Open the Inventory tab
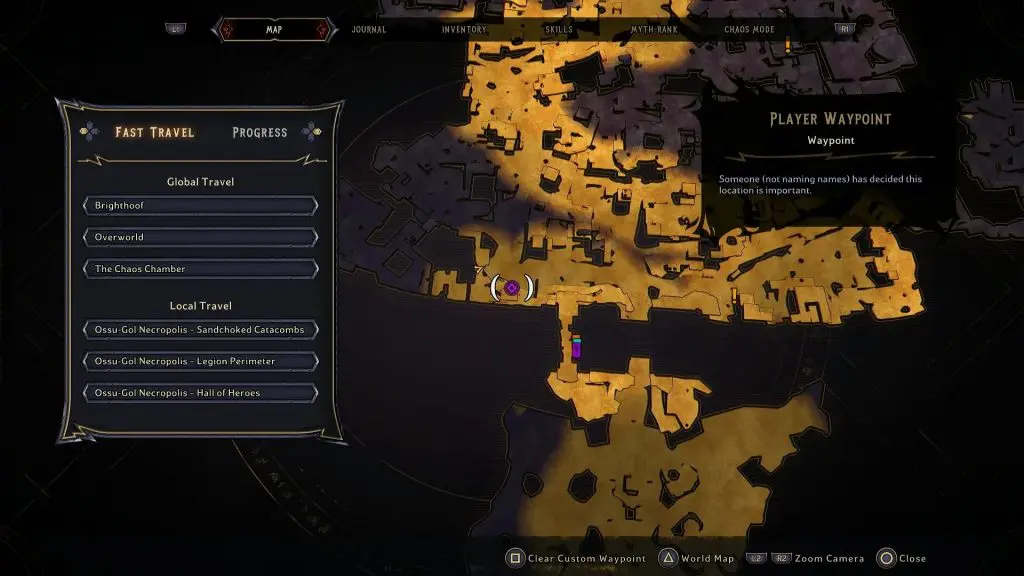The width and height of the screenshot is (1024, 576). coord(464,30)
